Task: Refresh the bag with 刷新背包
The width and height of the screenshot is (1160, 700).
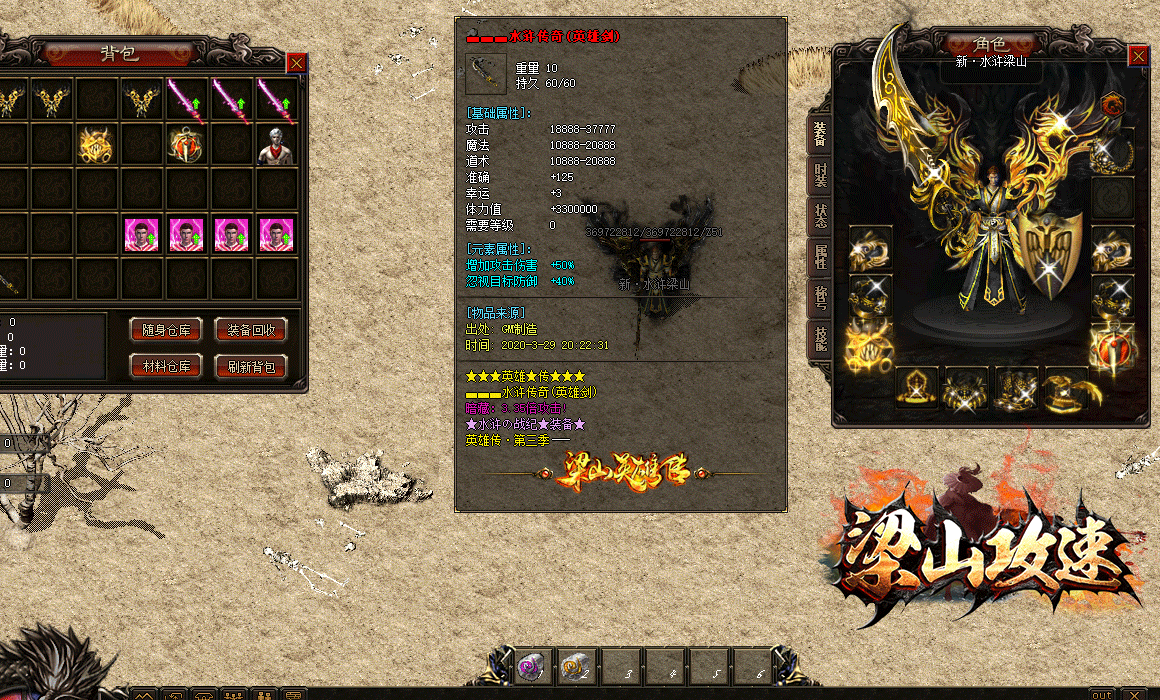Action: (251, 366)
